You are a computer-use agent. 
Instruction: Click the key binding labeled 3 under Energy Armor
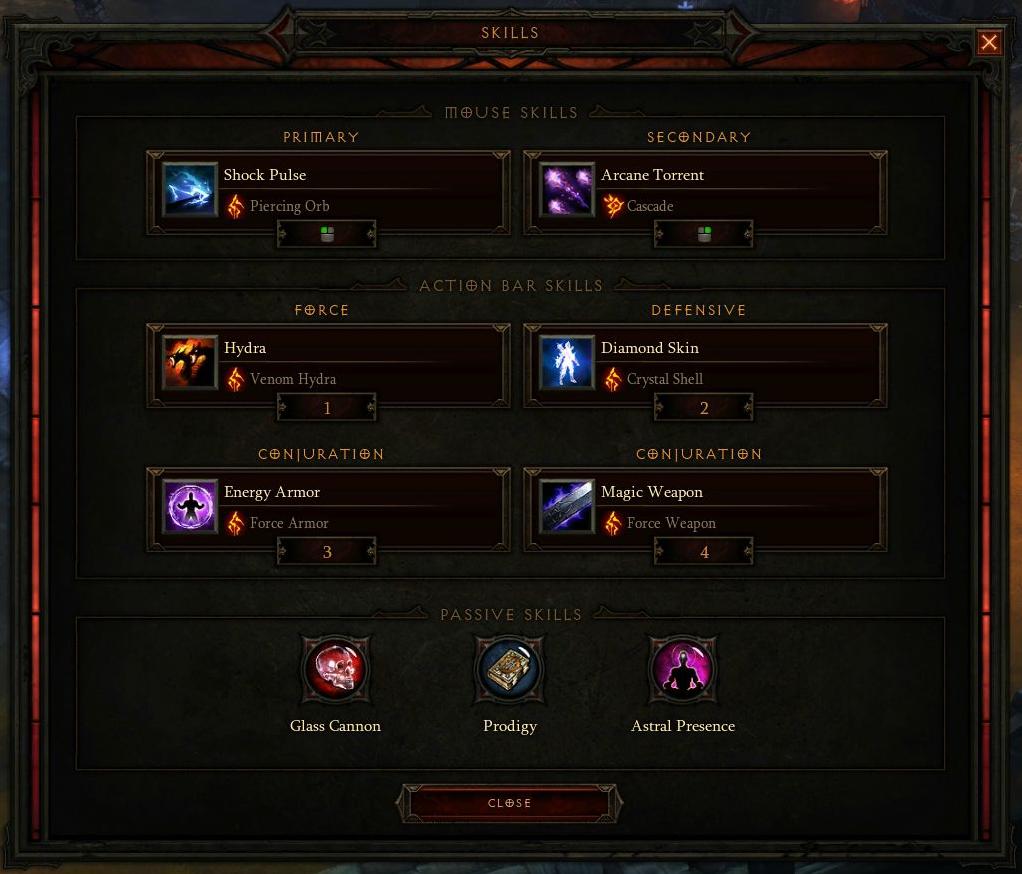pos(327,552)
